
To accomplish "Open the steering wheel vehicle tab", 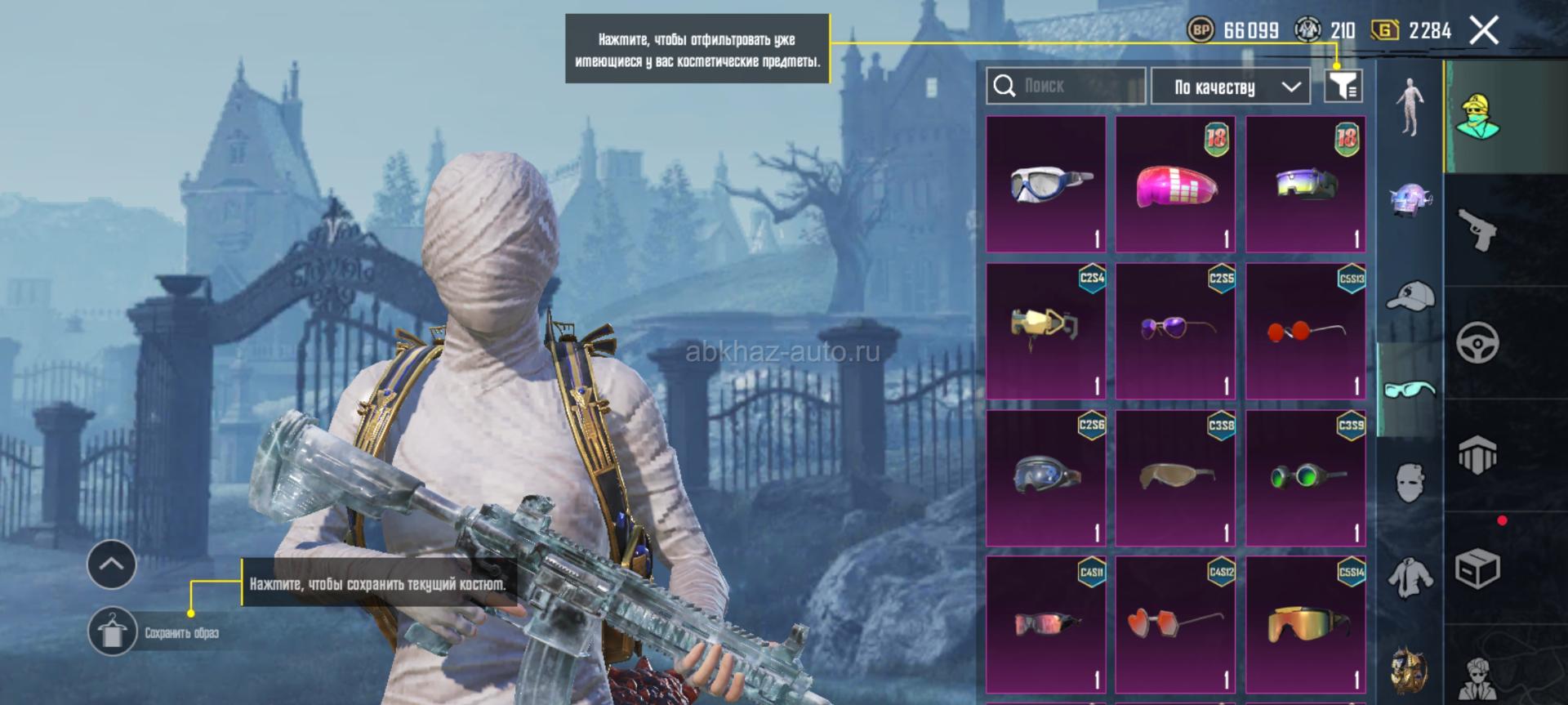I will tap(1477, 343).
